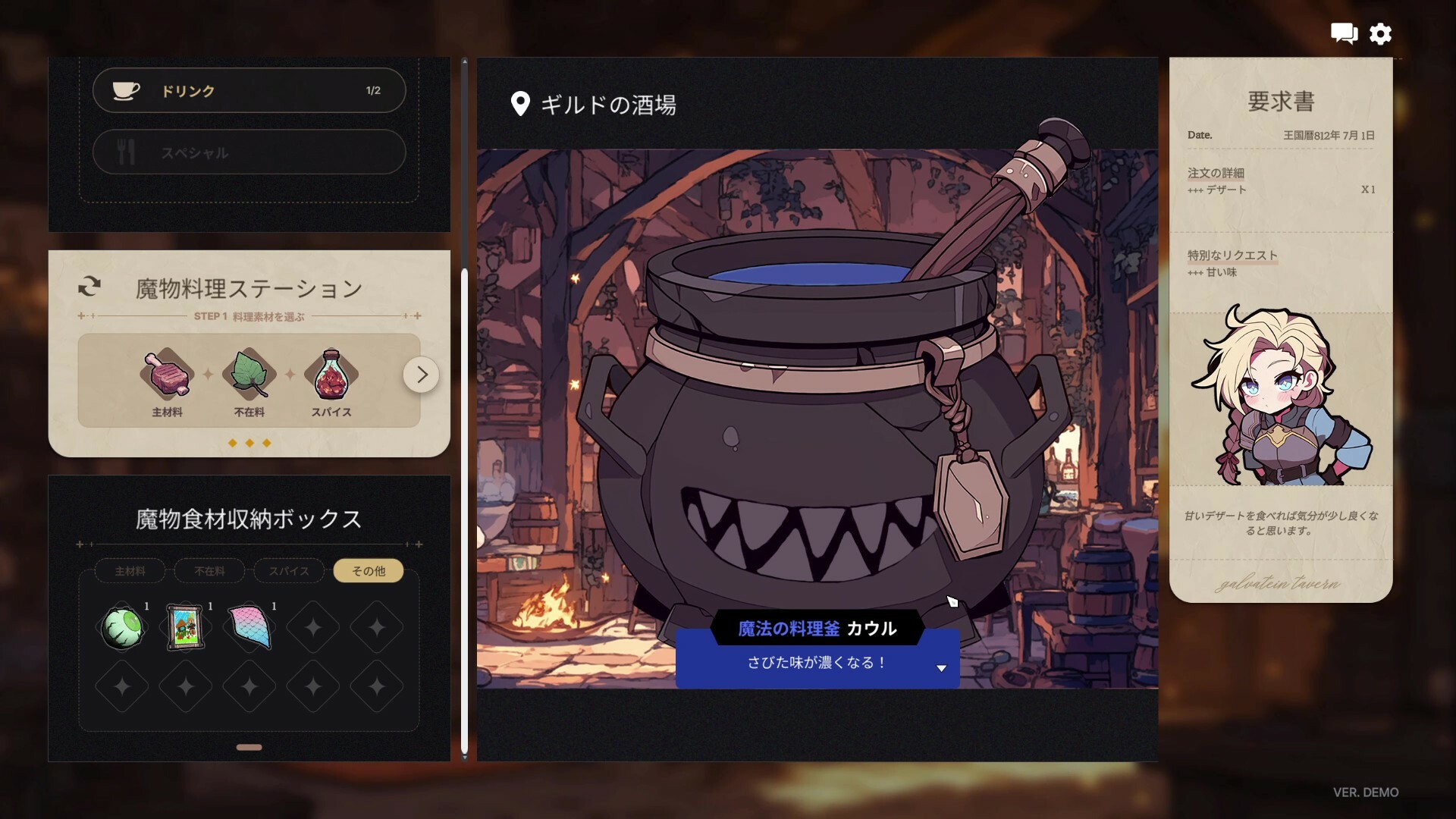Continue the cauldron dialogue box
This screenshot has width=1456, height=819.
tap(941, 668)
